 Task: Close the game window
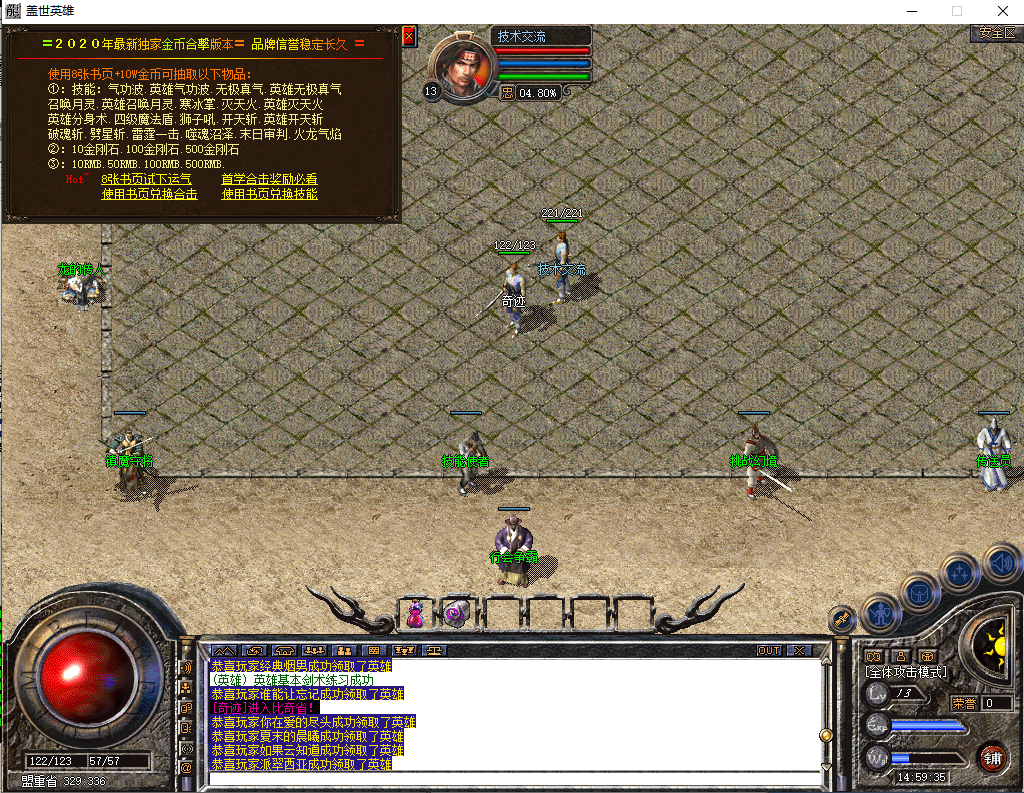(x=1001, y=11)
